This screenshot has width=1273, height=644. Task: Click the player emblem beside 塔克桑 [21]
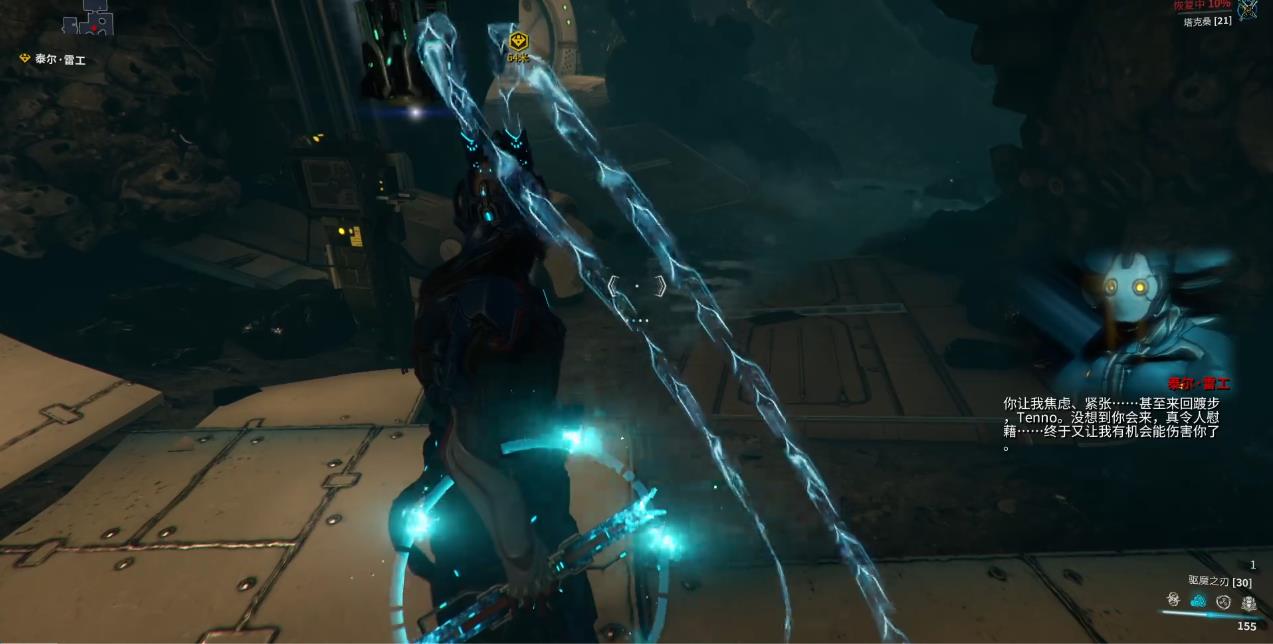click(1248, 10)
